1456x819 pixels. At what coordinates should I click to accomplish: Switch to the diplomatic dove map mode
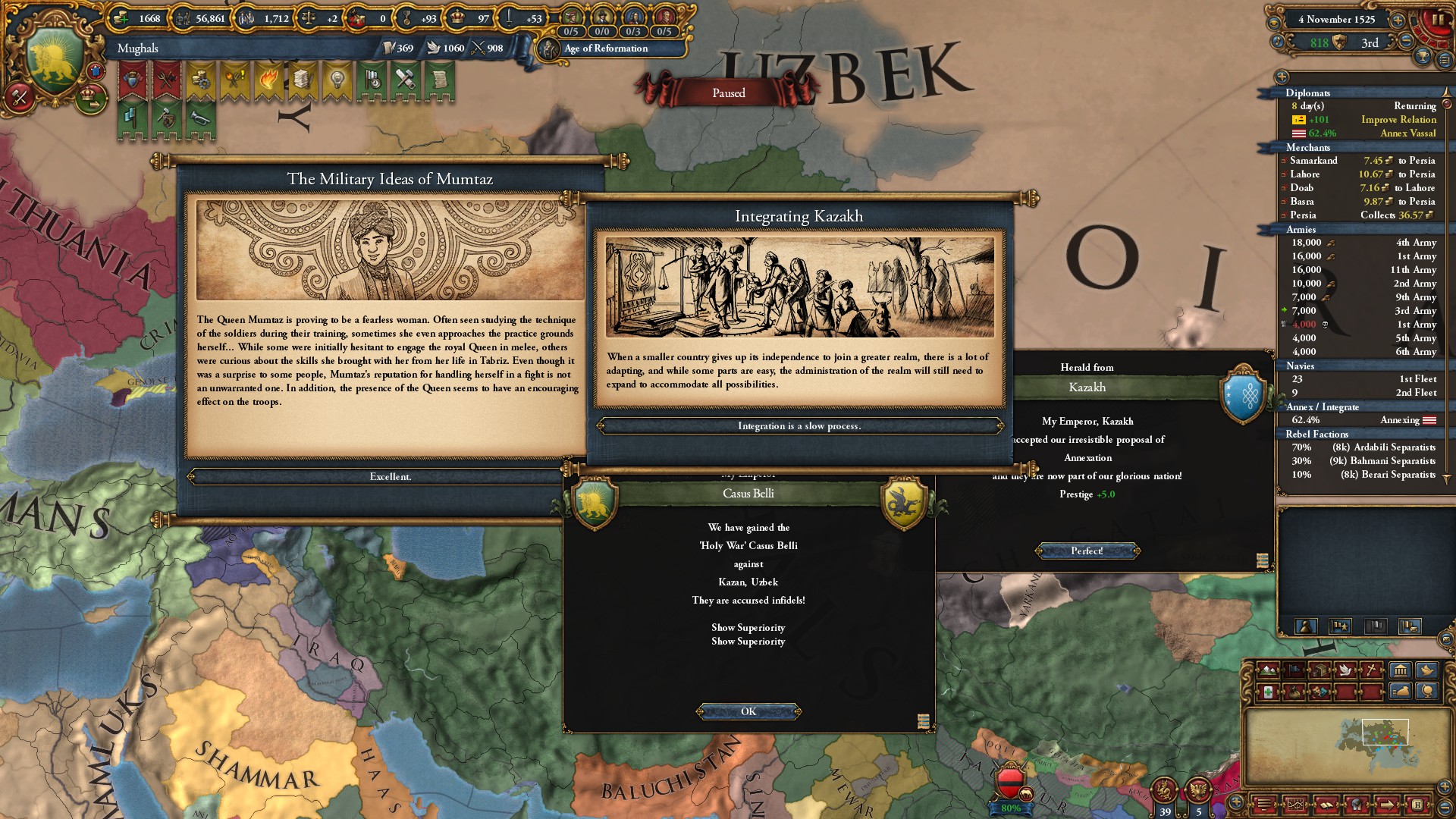1346,670
